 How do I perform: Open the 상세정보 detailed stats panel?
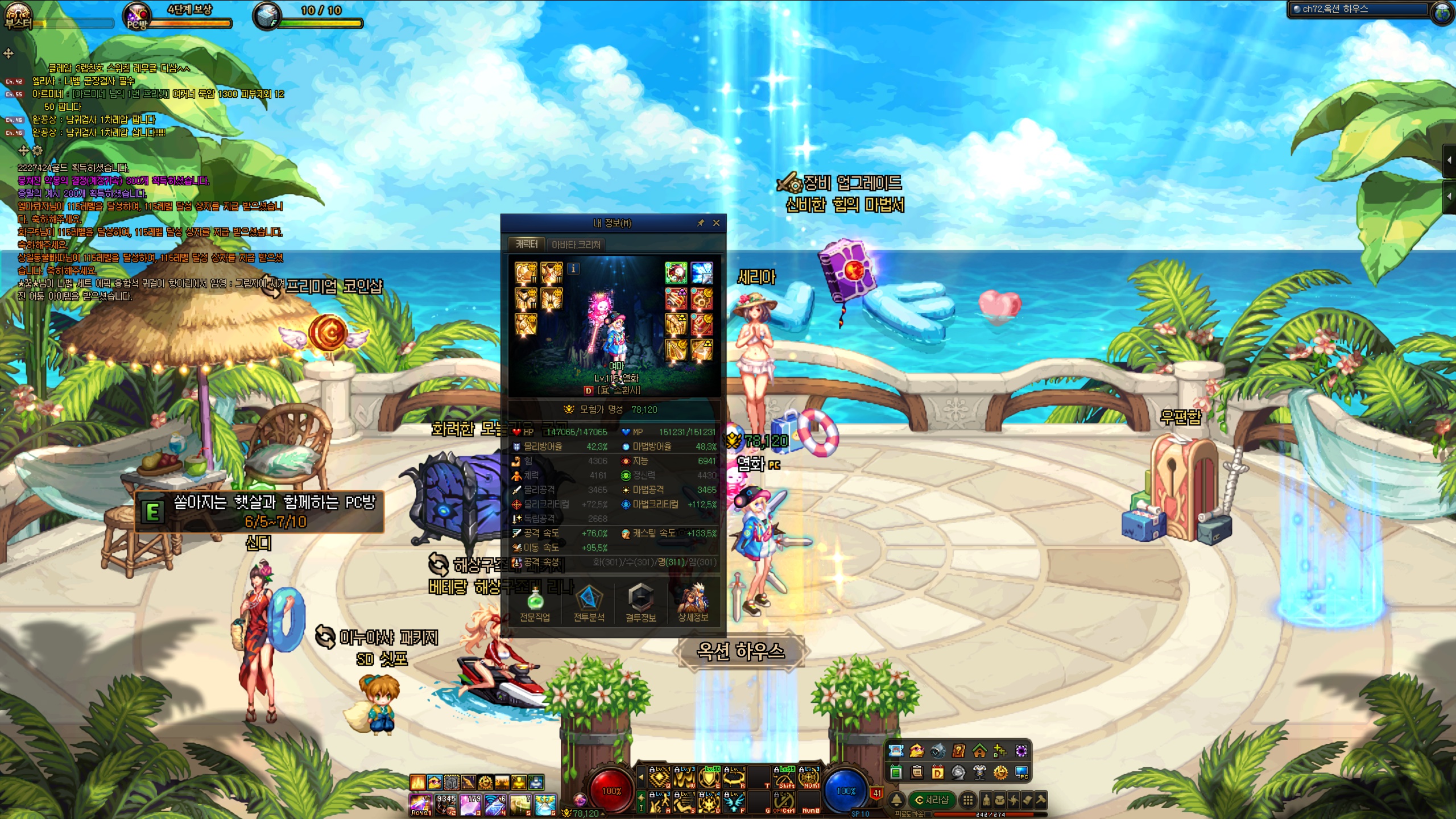point(693,603)
